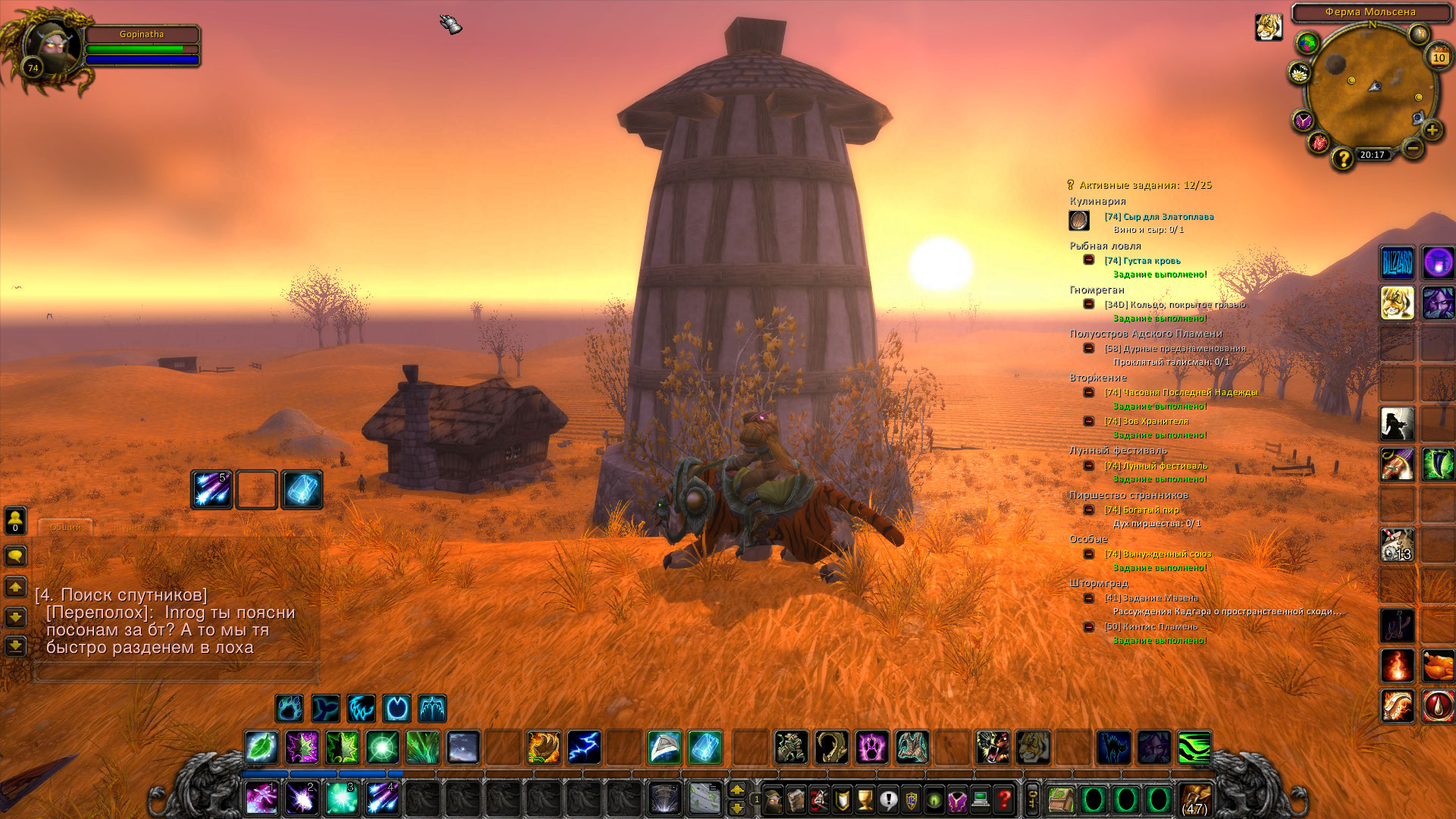Open the quest log exclamation mark icon
The image size is (1456, 819).
click(x=887, y=800)
